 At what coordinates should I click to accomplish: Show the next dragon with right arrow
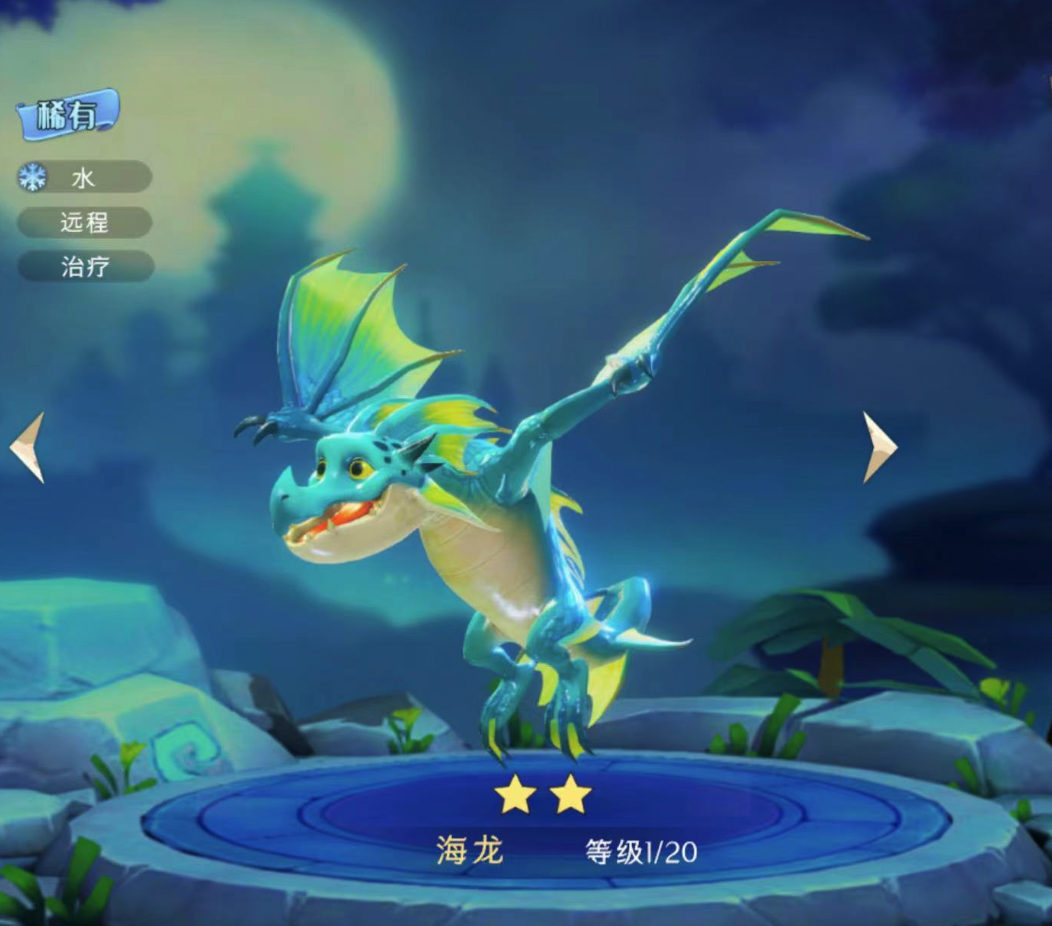[879, 446]
